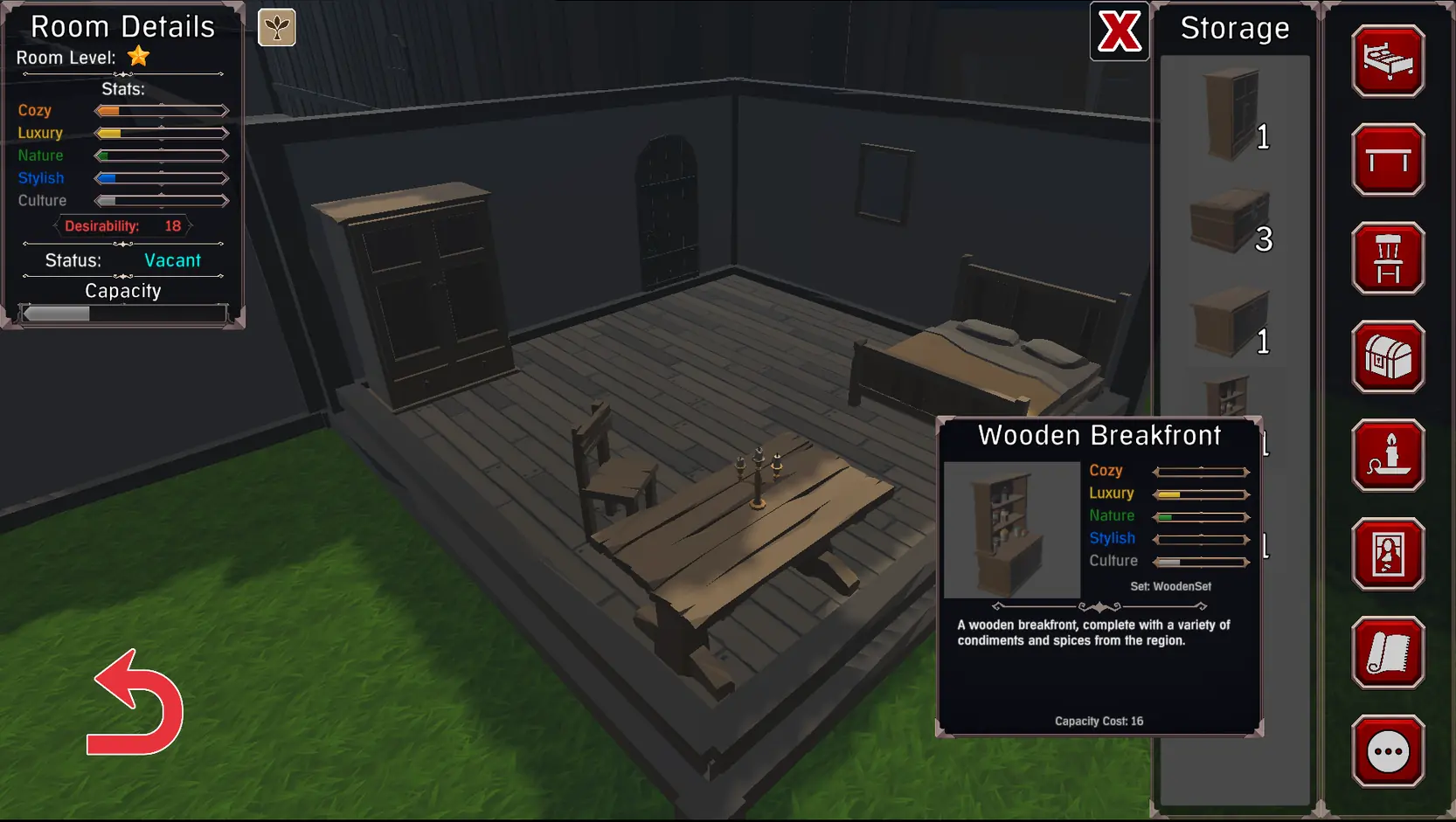Select the bed furniture category
Viewport: 1456px width, 822px height.
tap(1388, 61)
